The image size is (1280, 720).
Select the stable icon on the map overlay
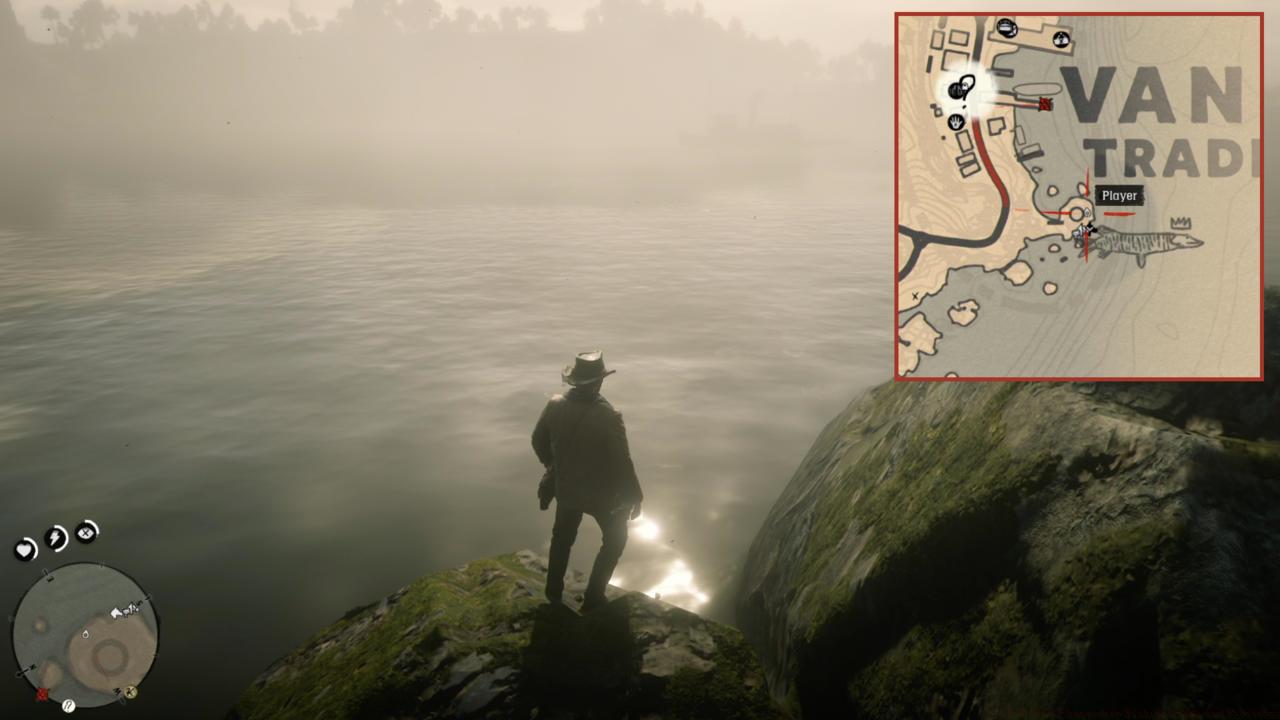(x=1061, y=38)
